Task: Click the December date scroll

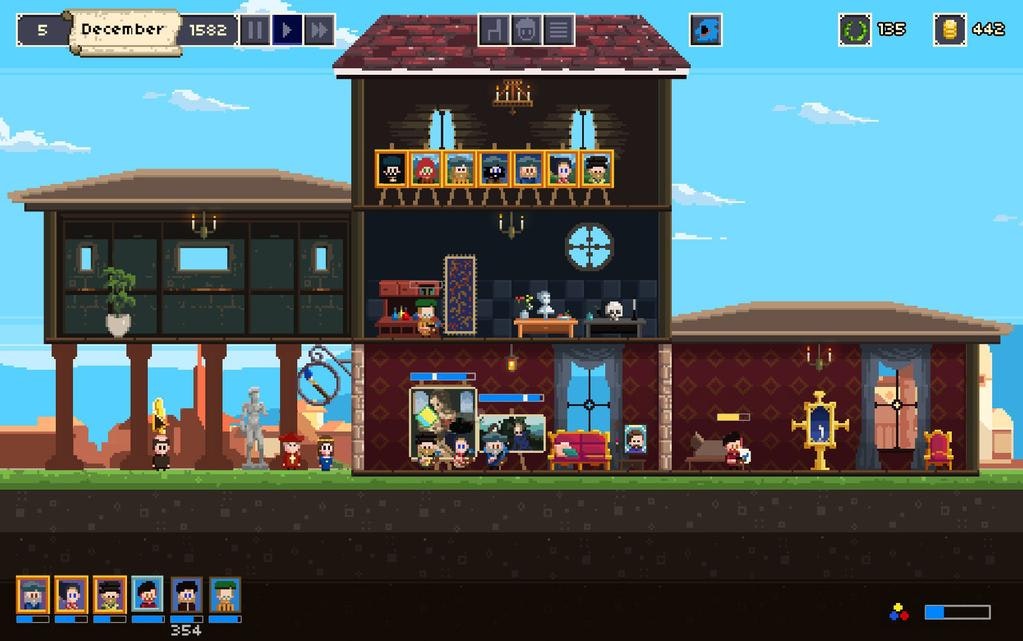Action: [x=124, y=30]
